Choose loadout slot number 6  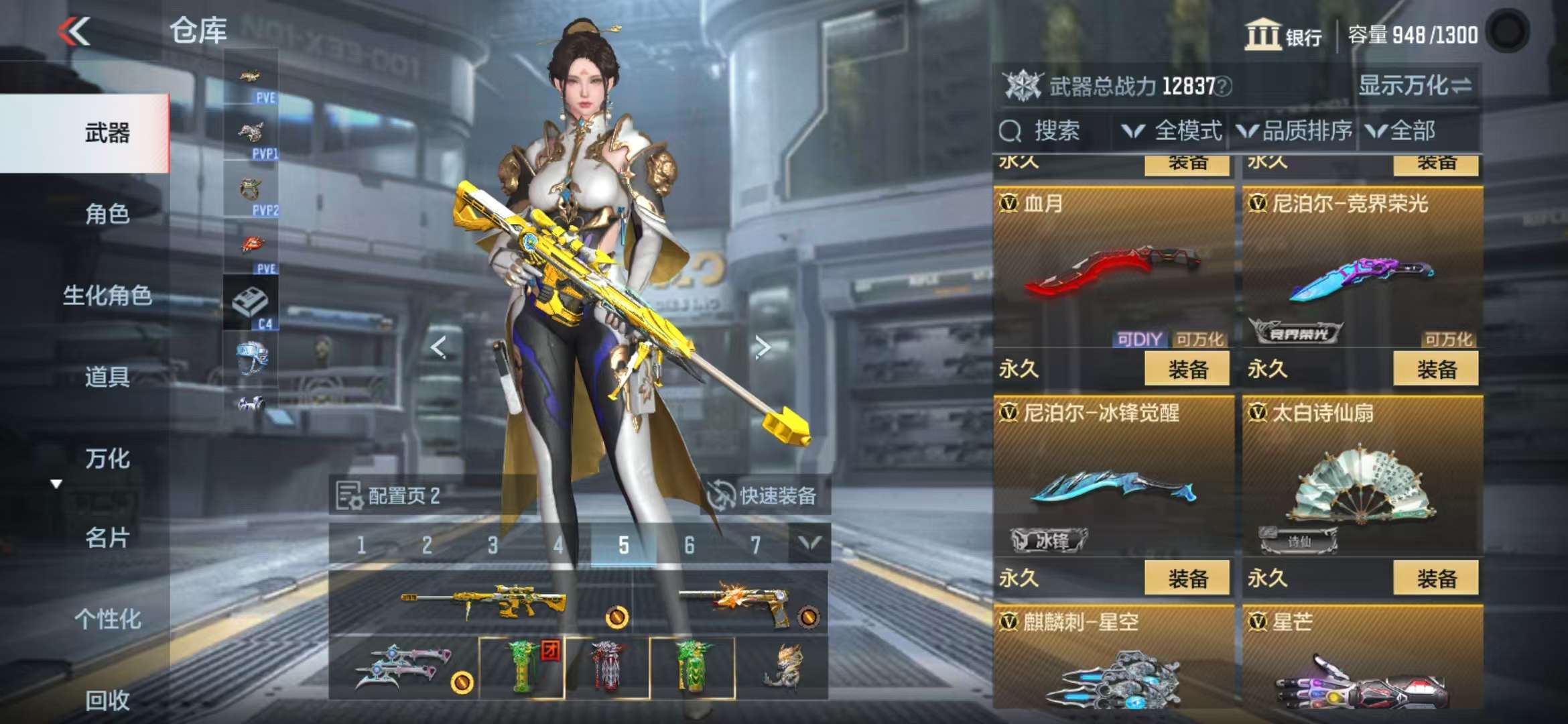click(x=689, y=546)
